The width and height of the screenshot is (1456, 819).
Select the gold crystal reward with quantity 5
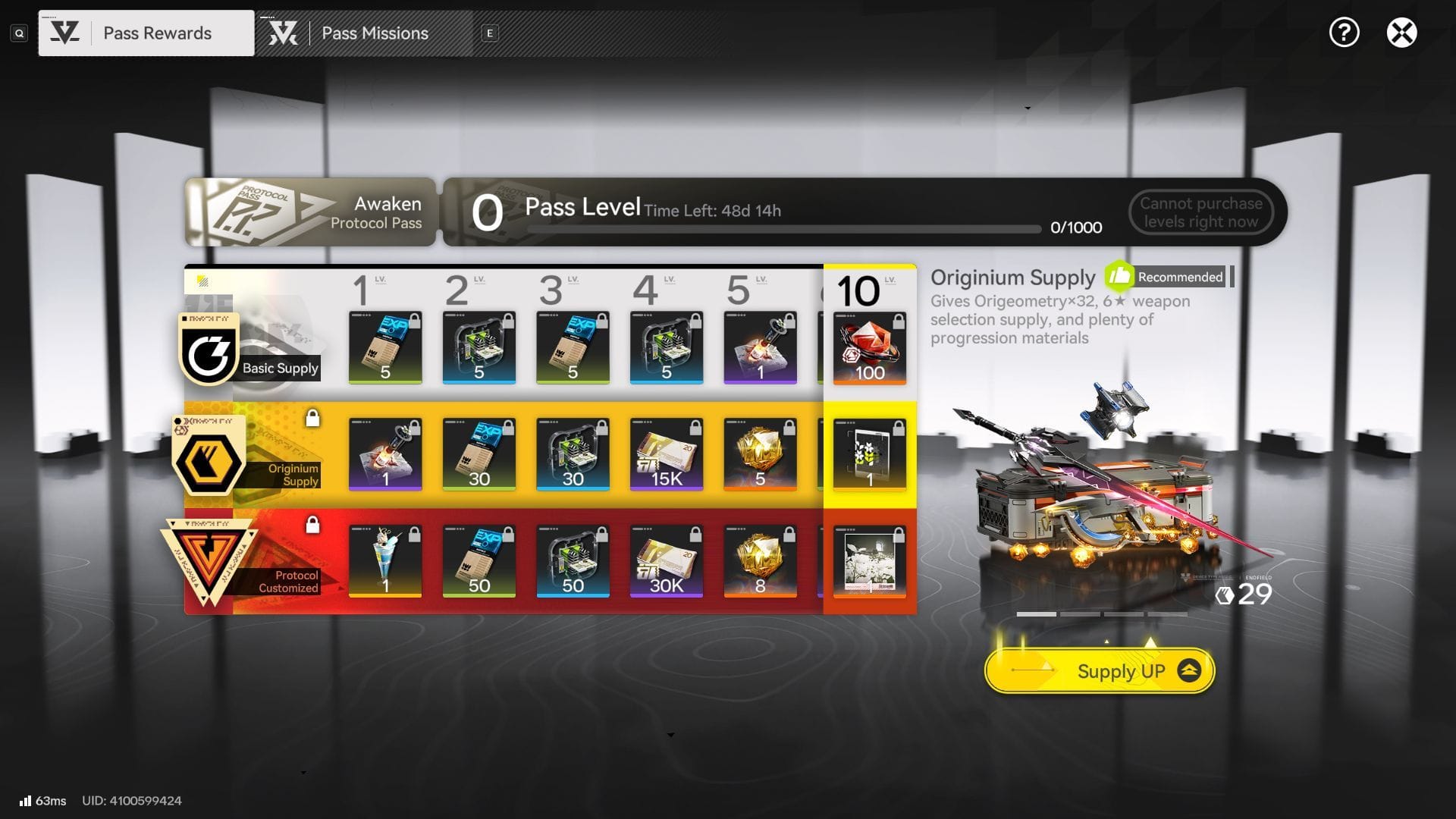click(760, 455)
